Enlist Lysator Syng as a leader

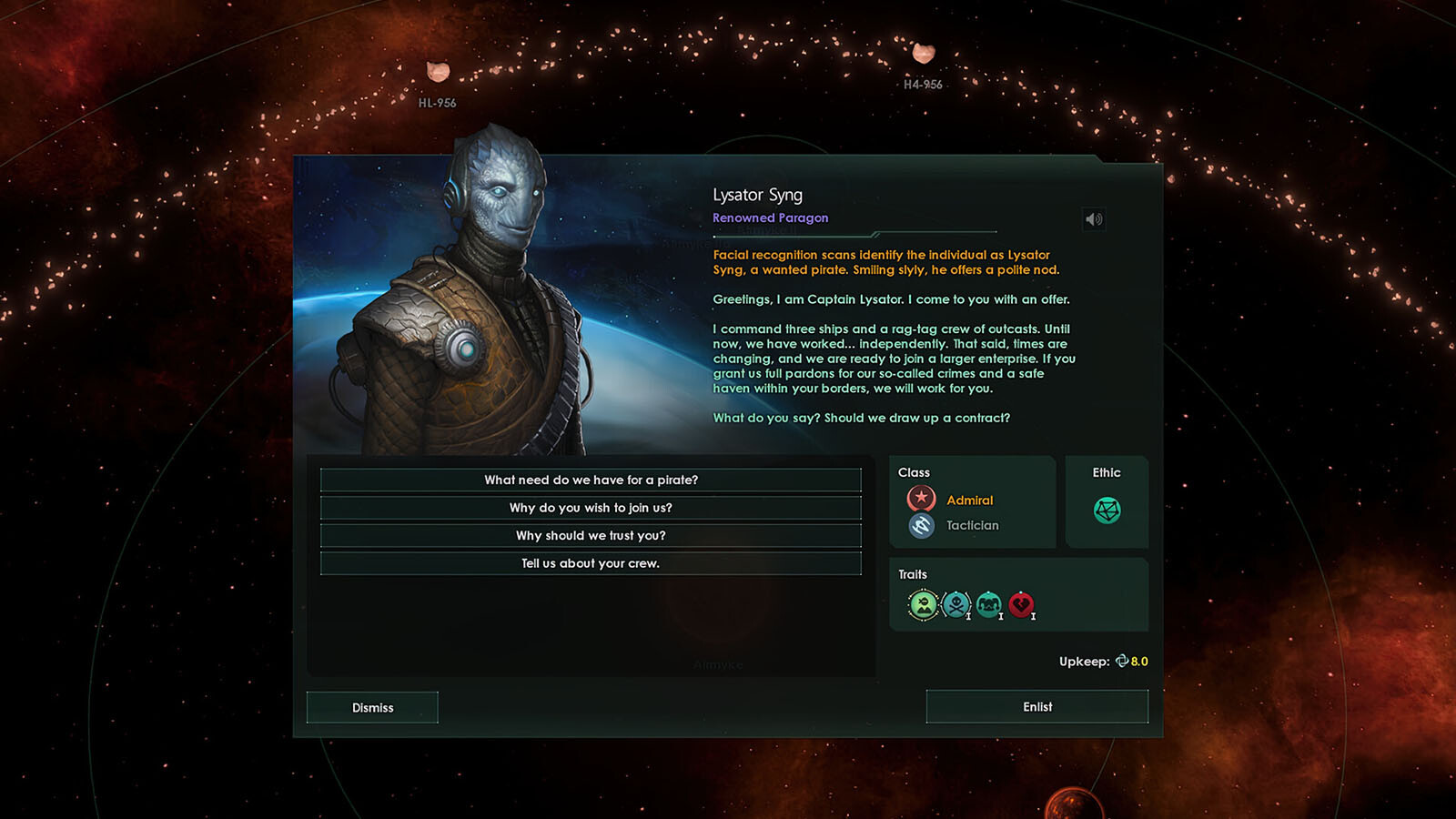point(1036,706)
